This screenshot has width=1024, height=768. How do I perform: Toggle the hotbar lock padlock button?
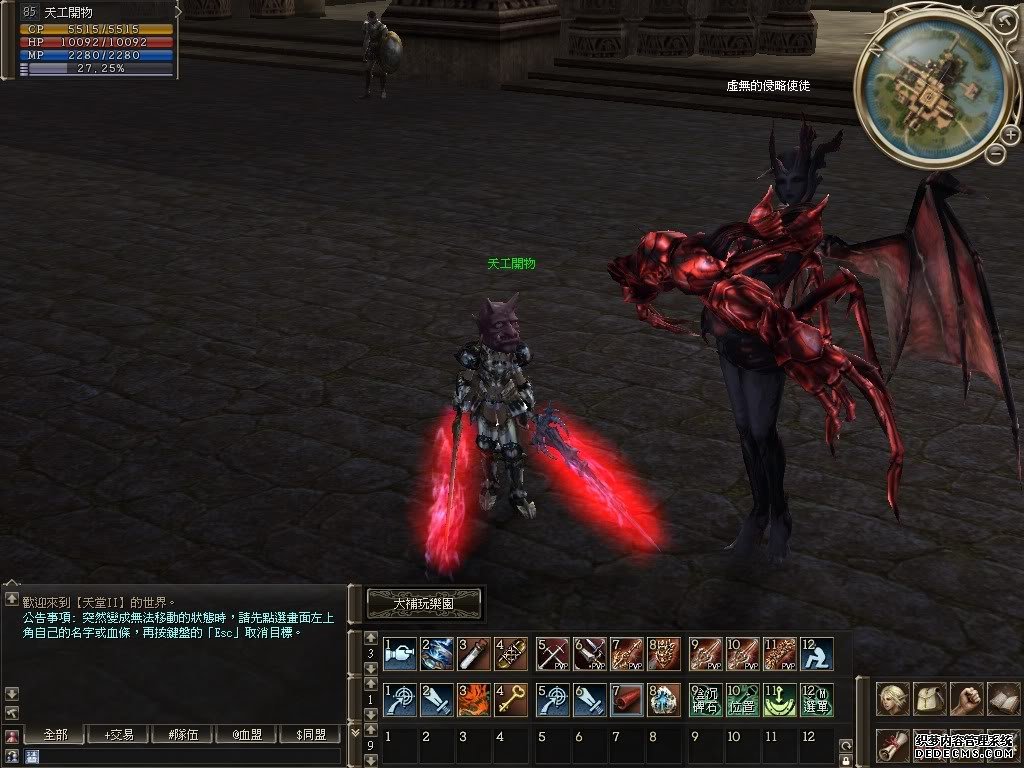(x=847, y=761)
